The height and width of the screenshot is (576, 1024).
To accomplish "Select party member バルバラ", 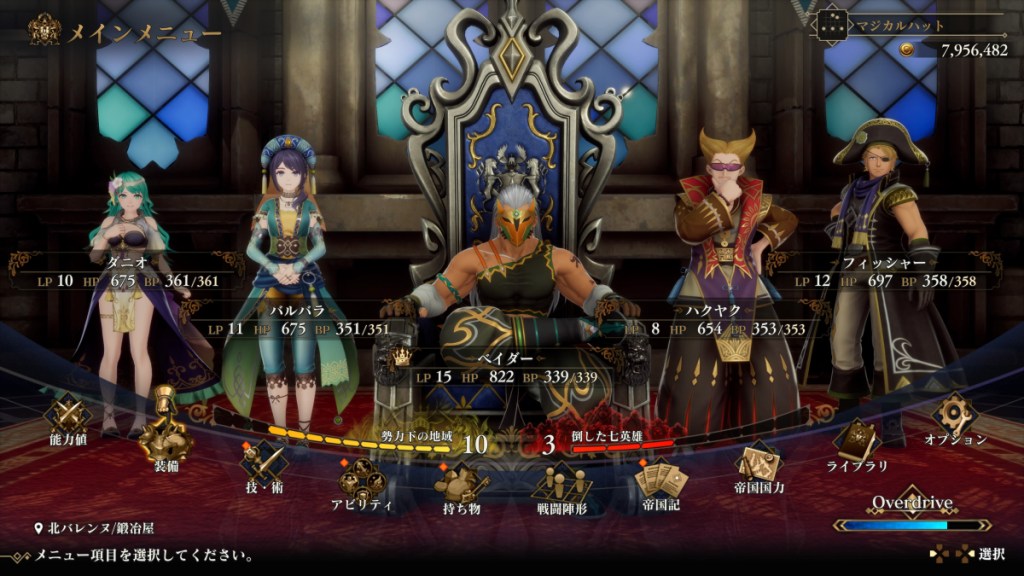I will pos(298,319).
